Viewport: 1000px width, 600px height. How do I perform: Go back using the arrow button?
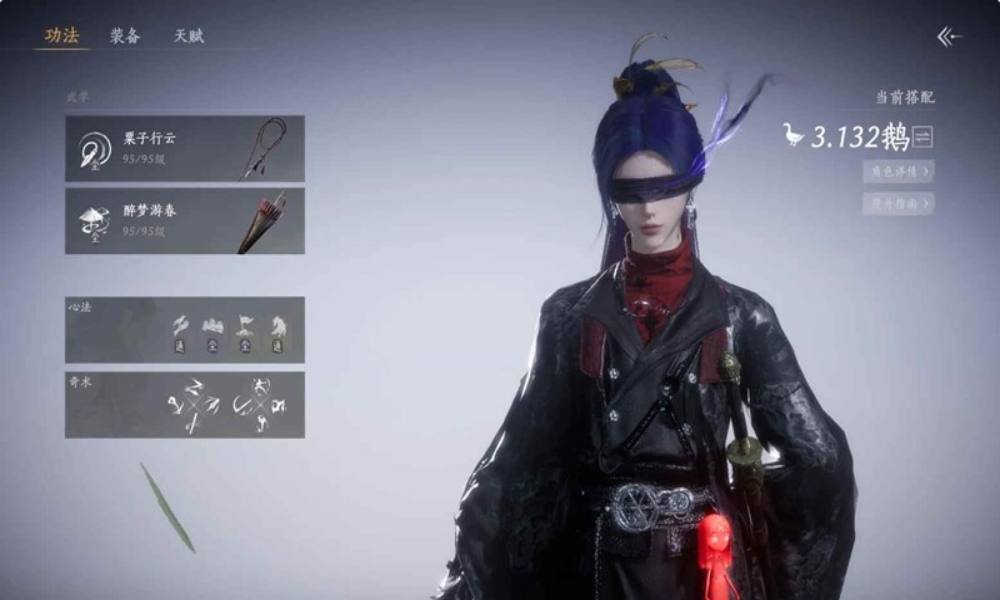pyautogui.click(x=949, y=37)
